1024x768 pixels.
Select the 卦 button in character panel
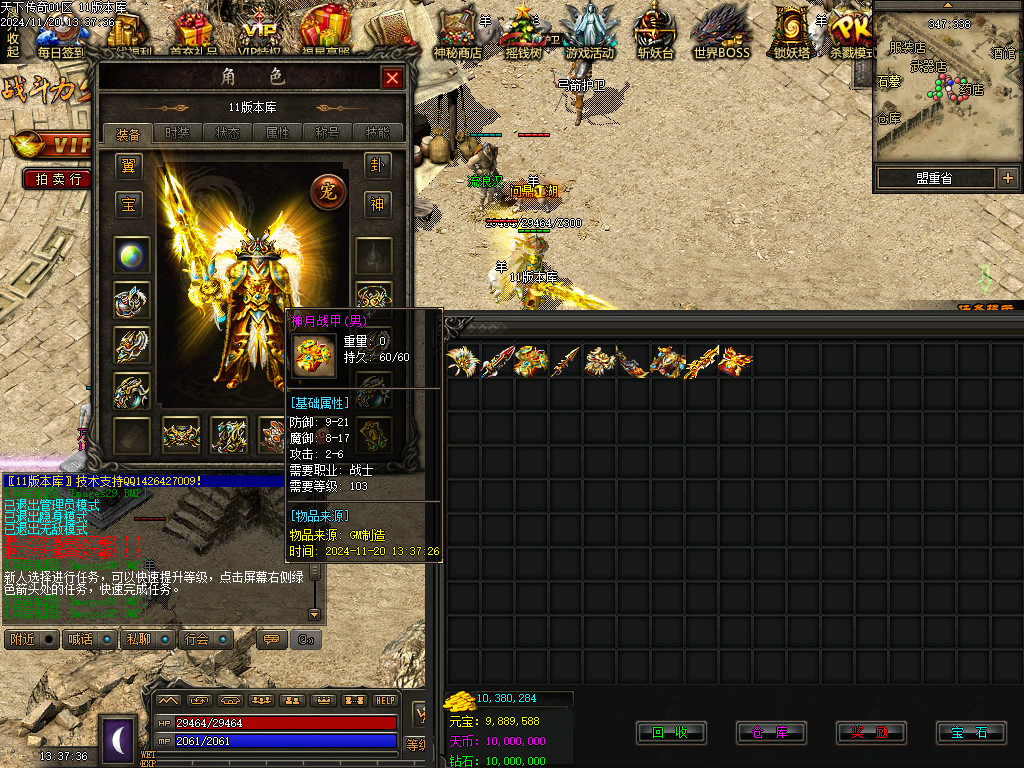coord(377,165)
